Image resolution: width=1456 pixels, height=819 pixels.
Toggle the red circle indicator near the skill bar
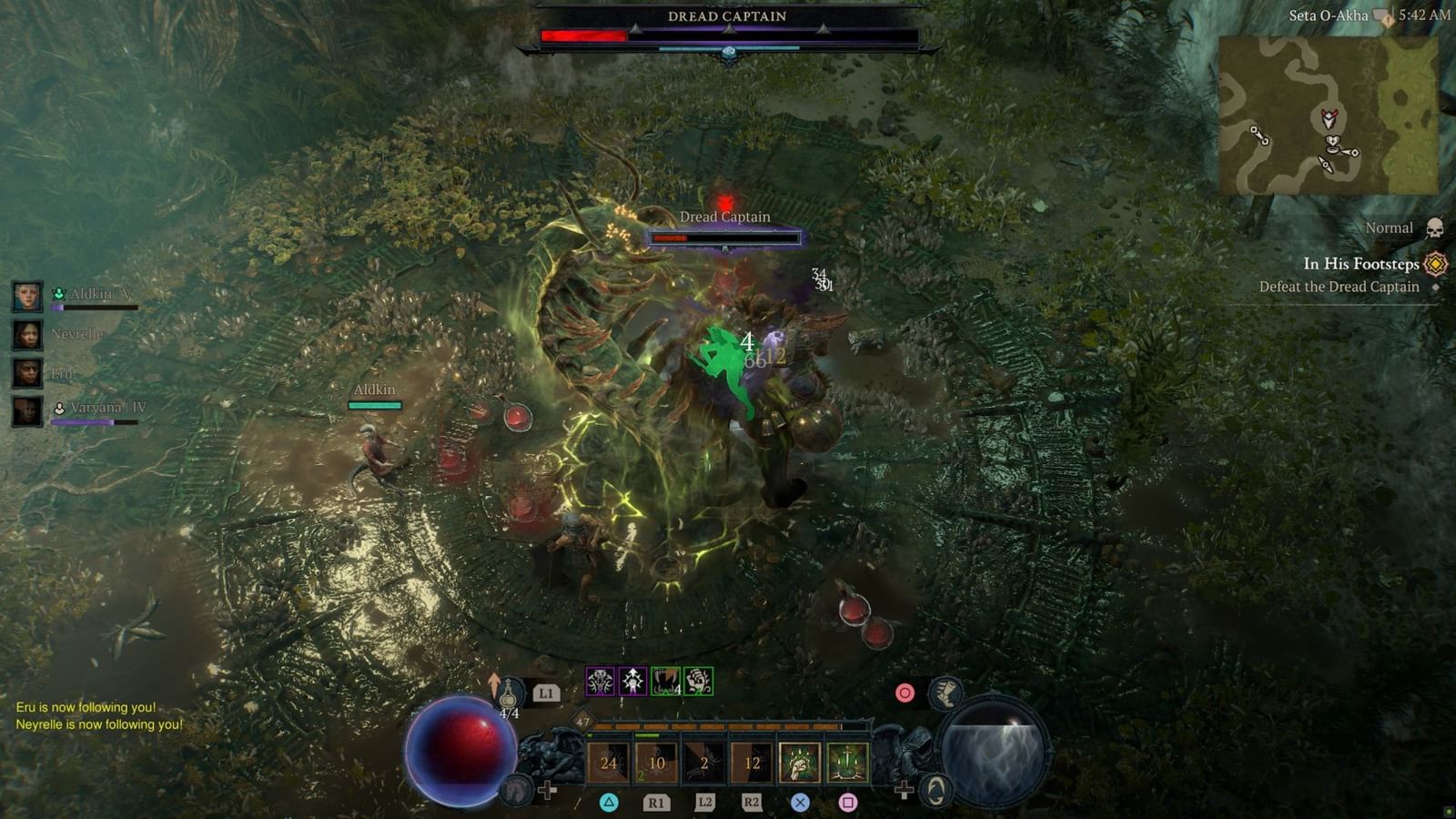(905, 690)
